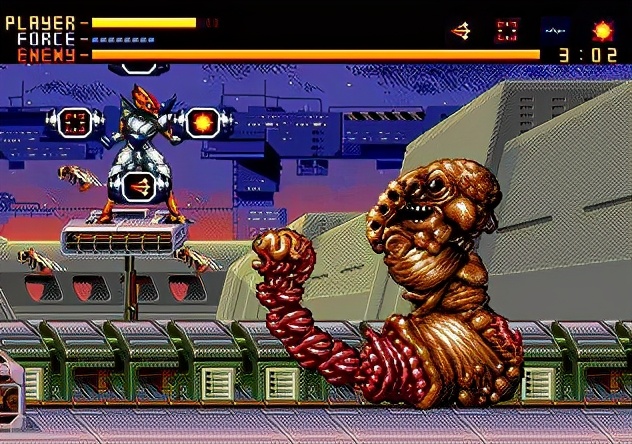Click the spread arrow icon in the top HUD

(x=461, y=31)
